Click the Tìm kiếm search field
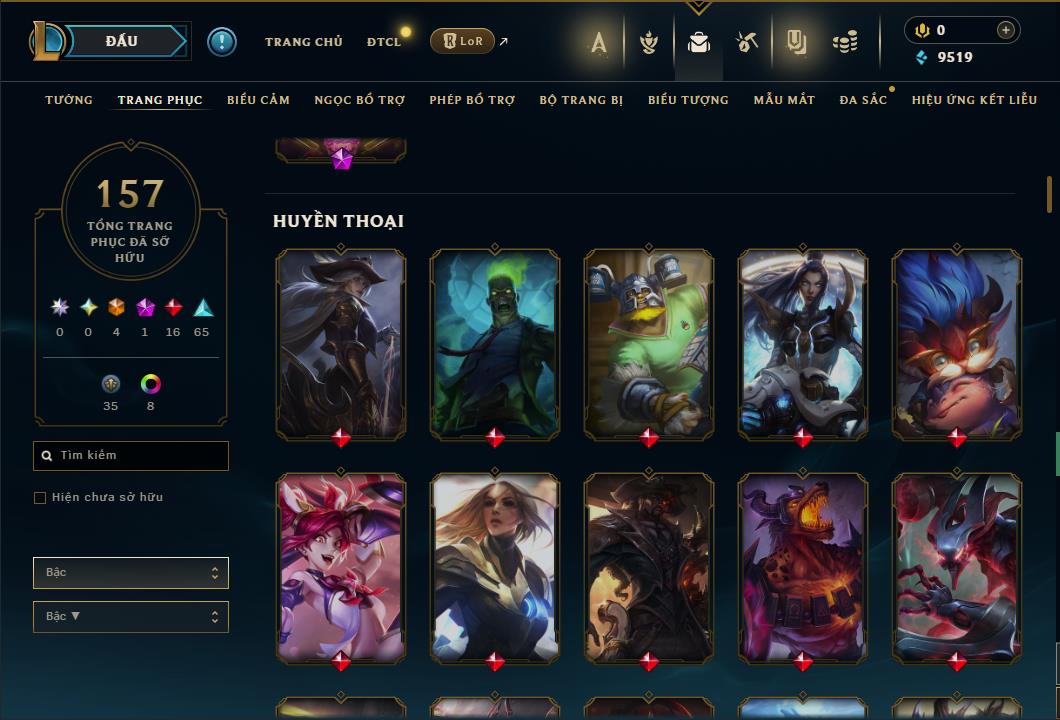This screenshot has height=720, width=1060. (131, 456)
